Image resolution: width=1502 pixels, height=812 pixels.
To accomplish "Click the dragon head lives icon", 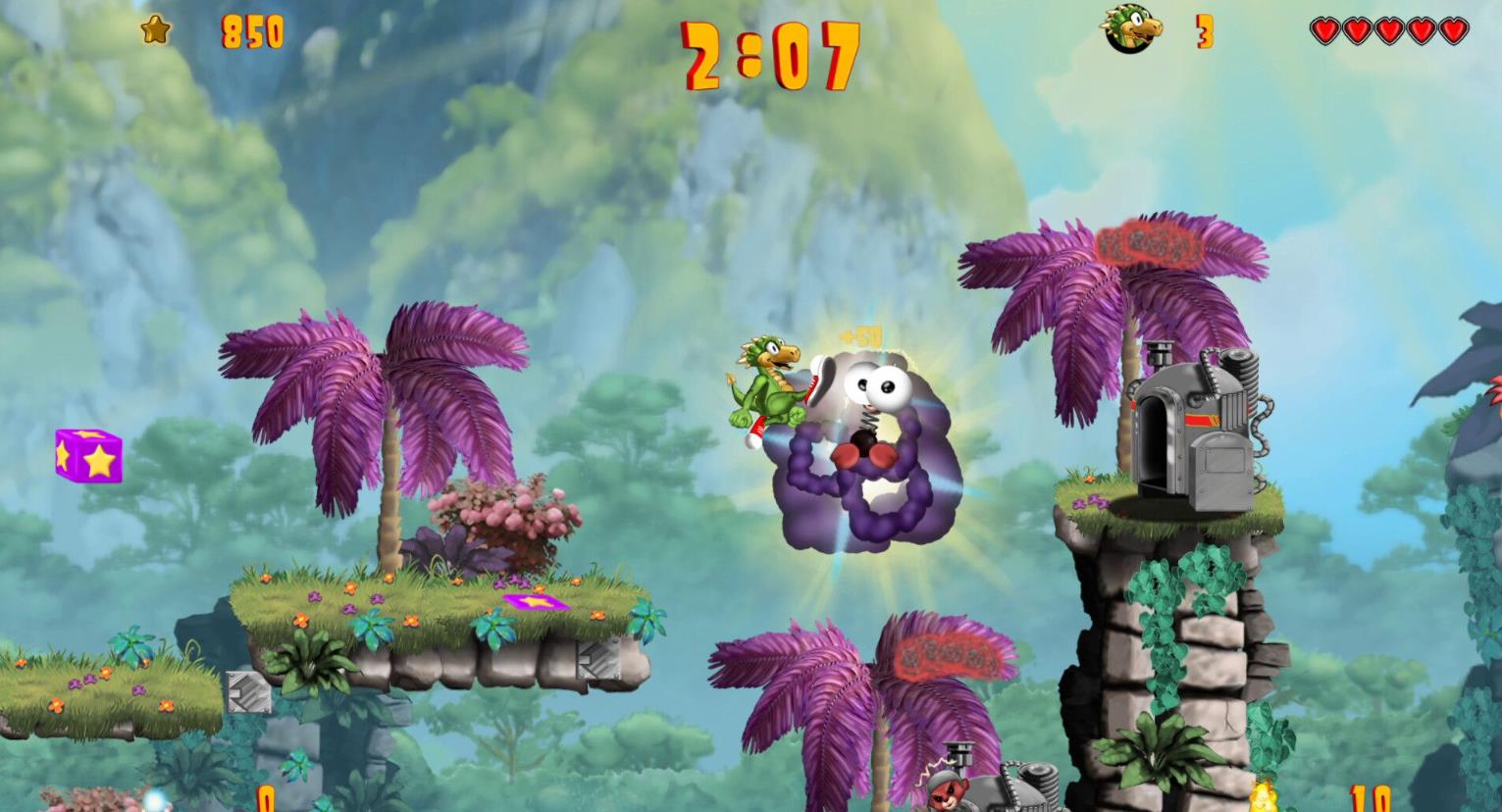I will 1130,29.
